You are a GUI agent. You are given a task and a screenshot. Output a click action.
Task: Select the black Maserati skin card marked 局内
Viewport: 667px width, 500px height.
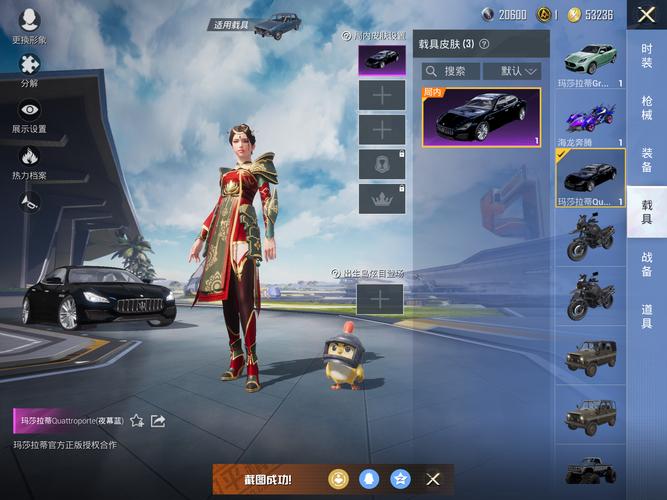click(481, 117)
